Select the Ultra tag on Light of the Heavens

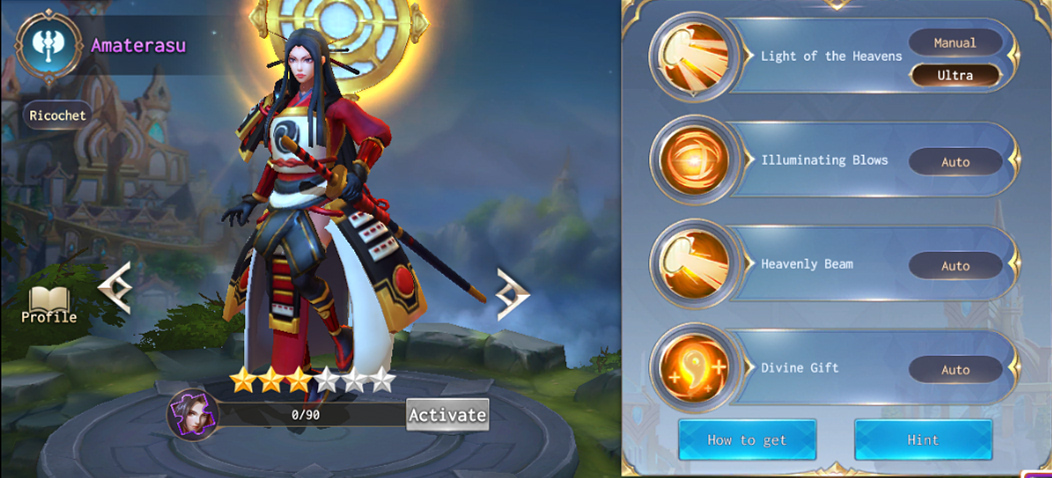point(955,75)
